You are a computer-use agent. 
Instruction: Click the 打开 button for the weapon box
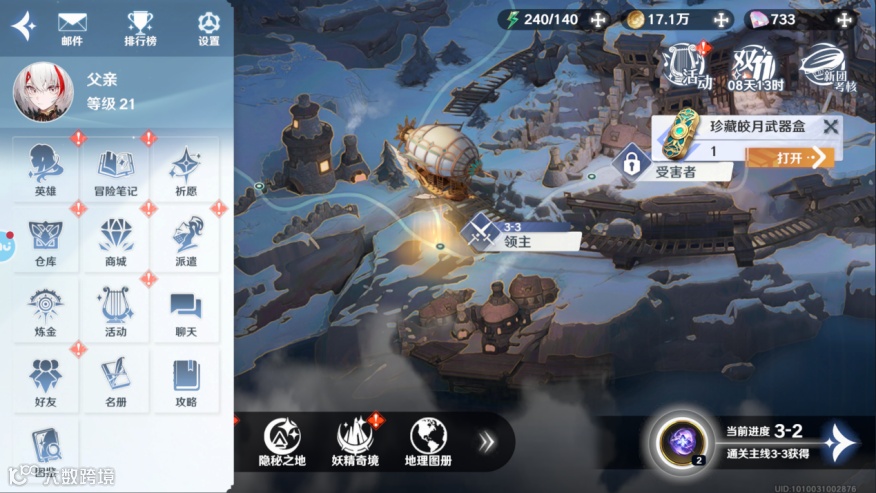pyautogui.click(x=804, y=157)
